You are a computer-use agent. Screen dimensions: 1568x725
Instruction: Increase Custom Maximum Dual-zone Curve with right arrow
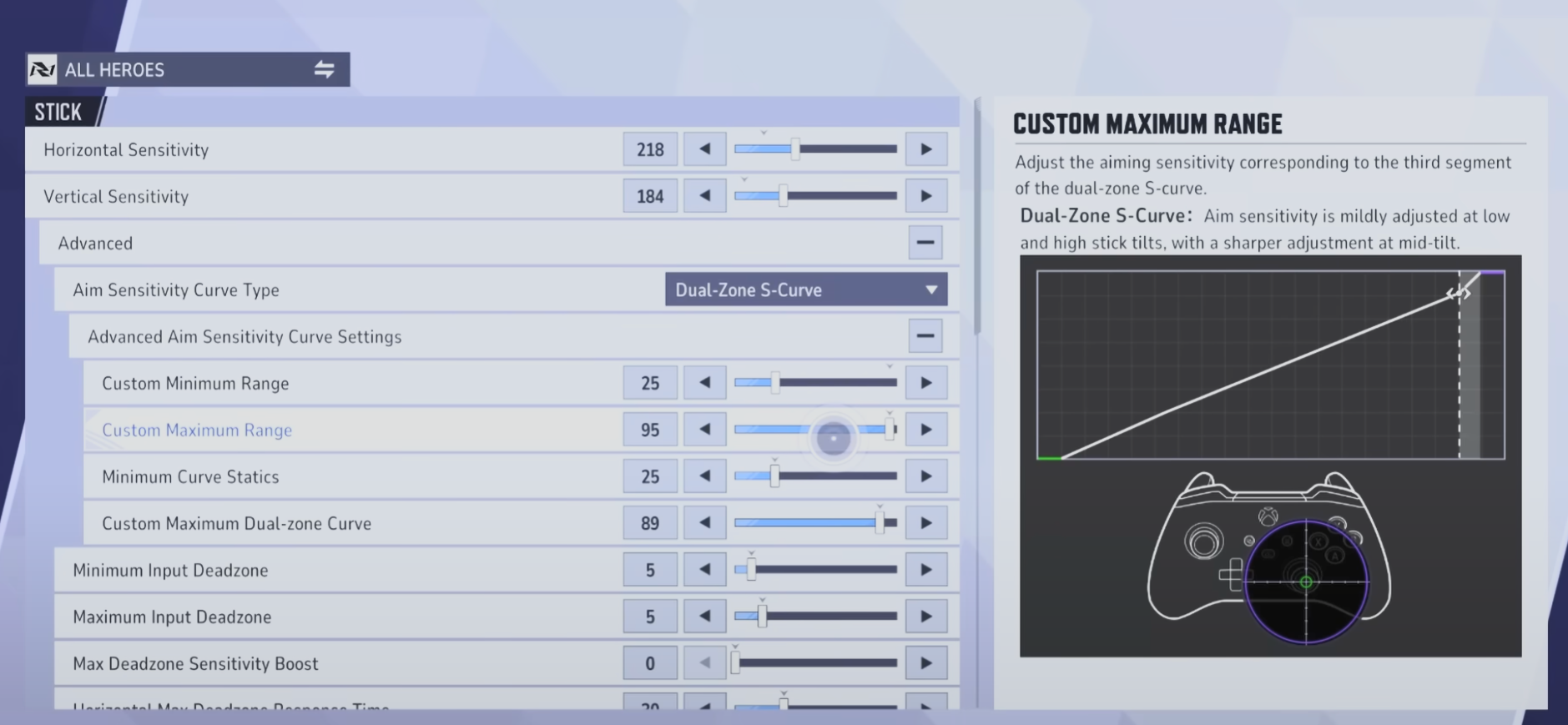coord(928,522)
